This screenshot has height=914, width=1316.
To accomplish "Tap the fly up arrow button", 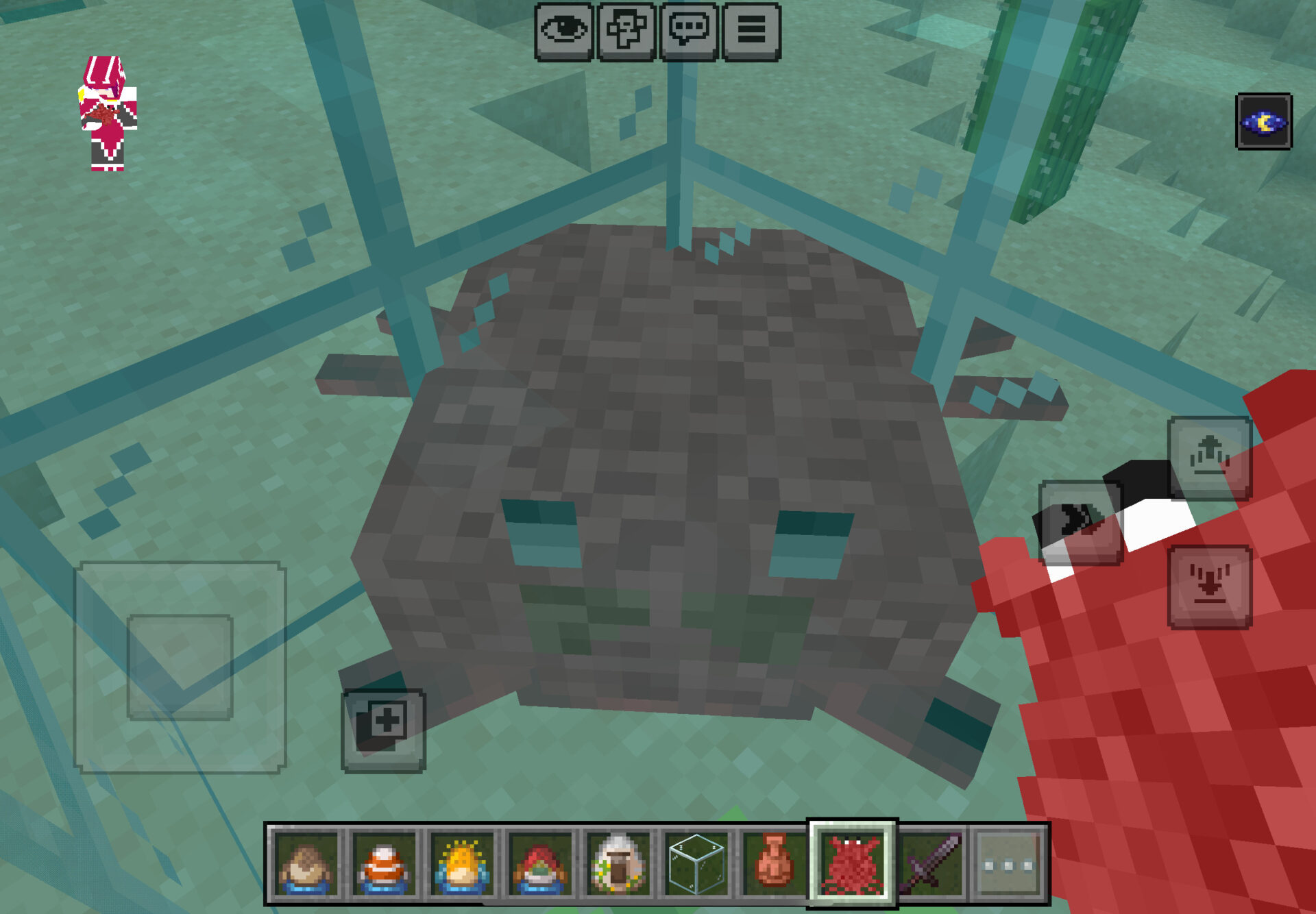I will (1210, 458).
